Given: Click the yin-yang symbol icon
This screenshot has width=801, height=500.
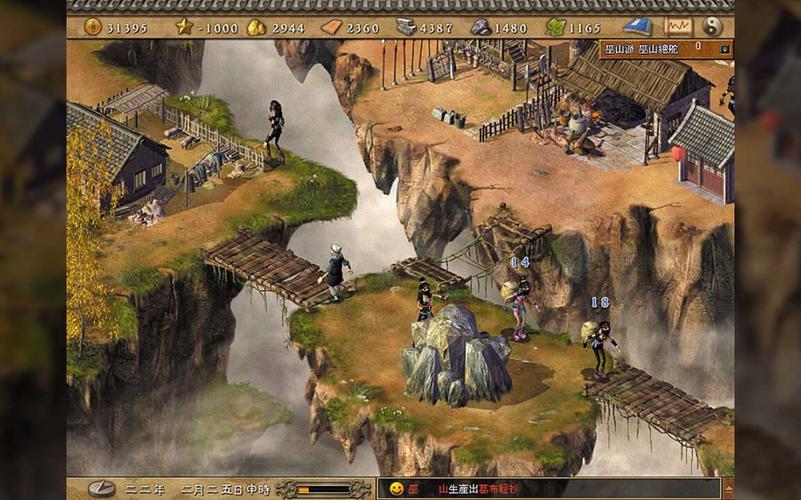Looking at the screenshot, I should point(713,27).
